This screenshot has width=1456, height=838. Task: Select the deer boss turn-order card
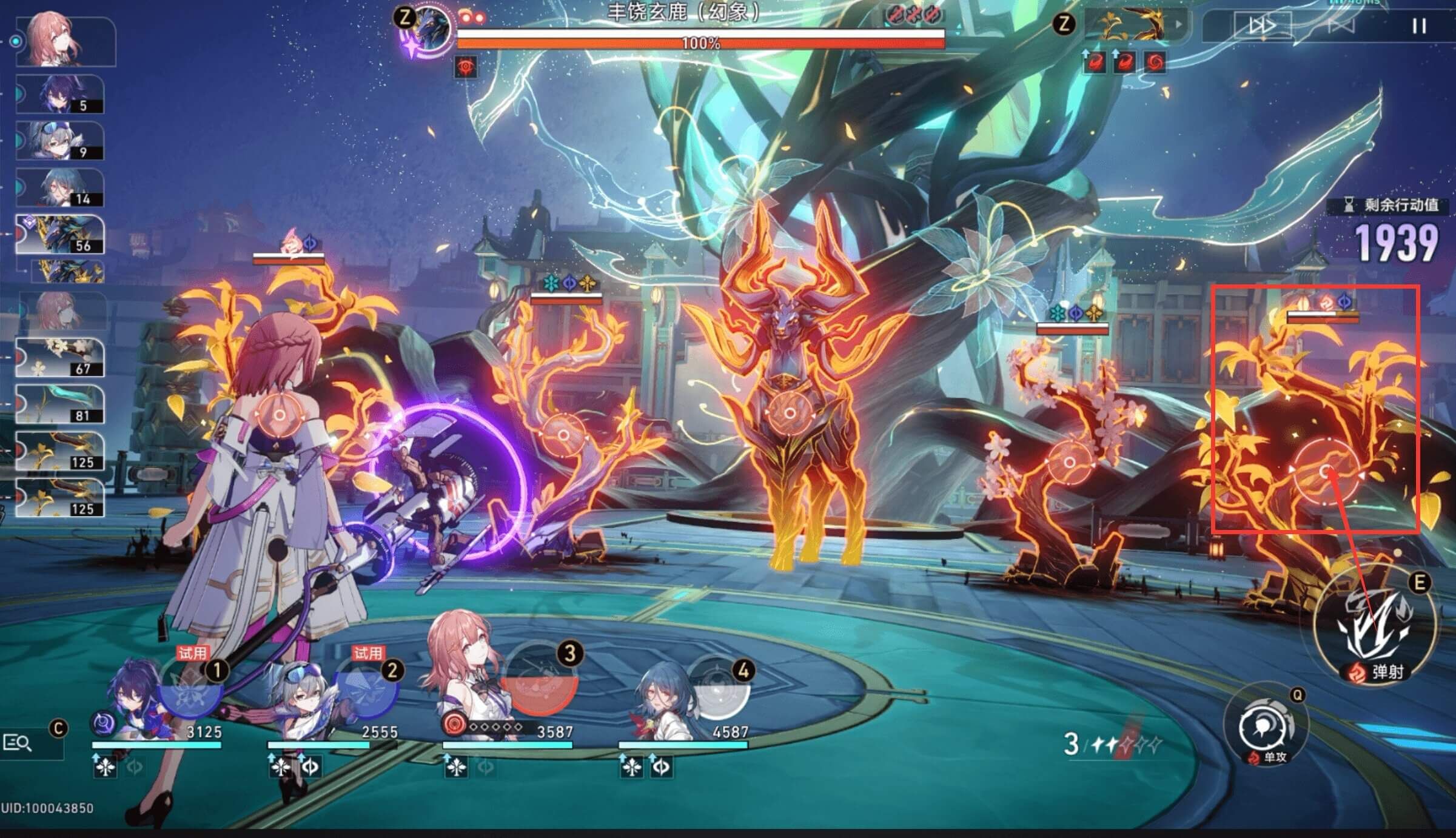coord(59,235)
